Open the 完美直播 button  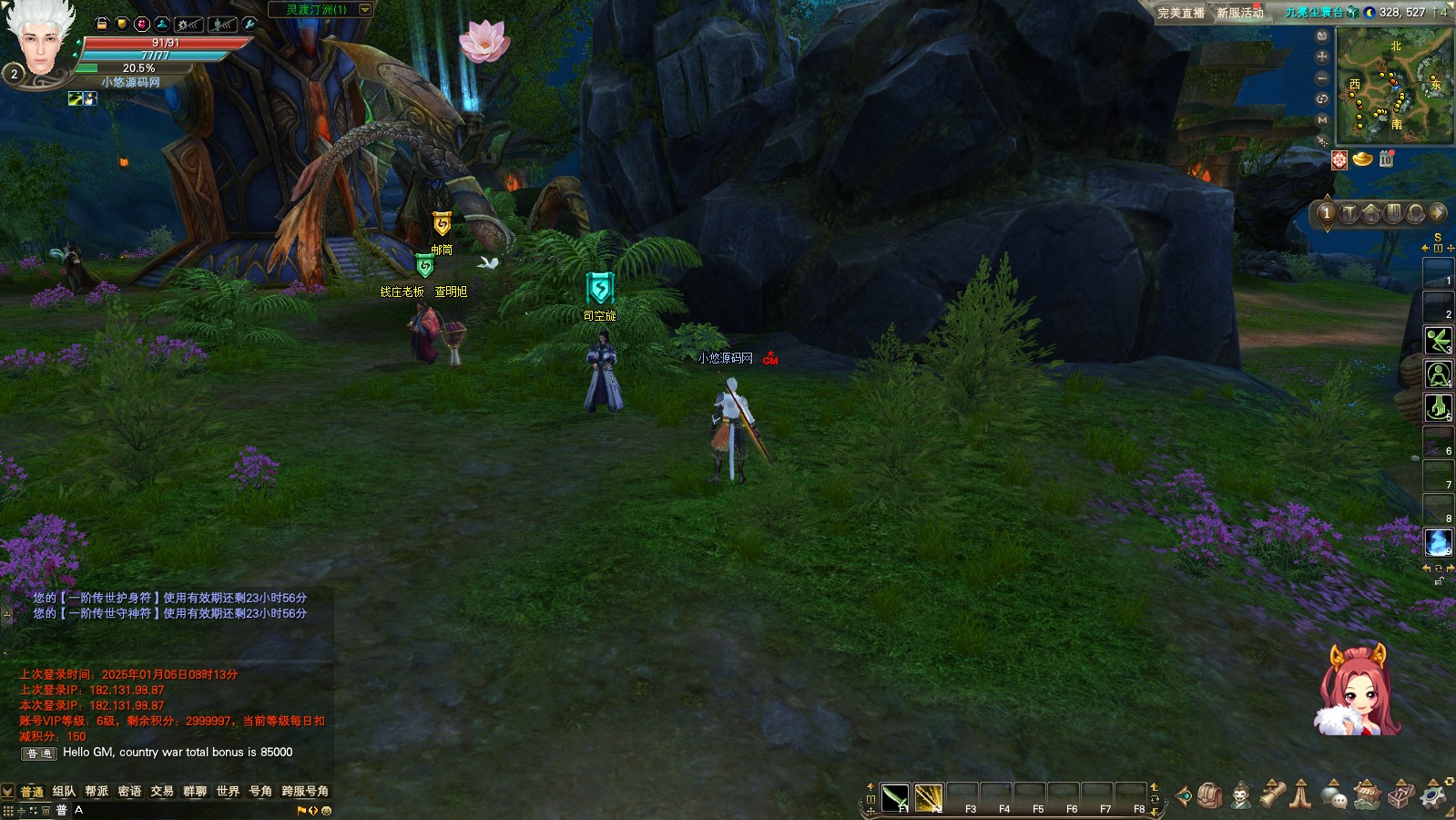pyautogui.click(x=1180, y=13)
